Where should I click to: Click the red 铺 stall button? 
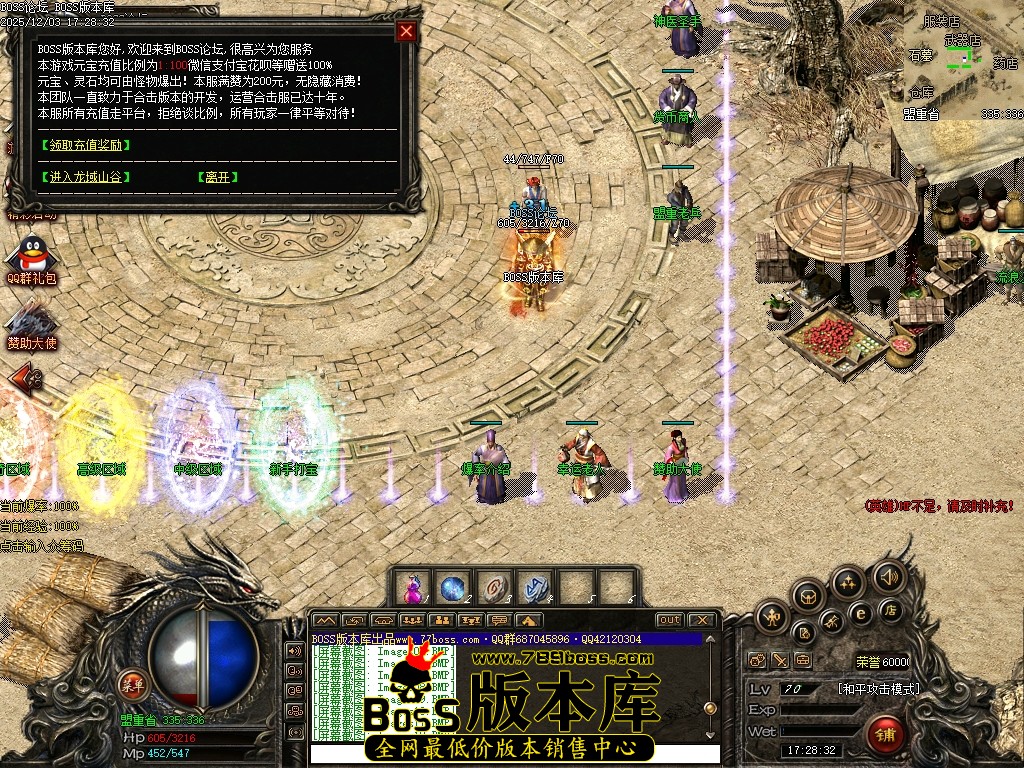tap(886, 735)
